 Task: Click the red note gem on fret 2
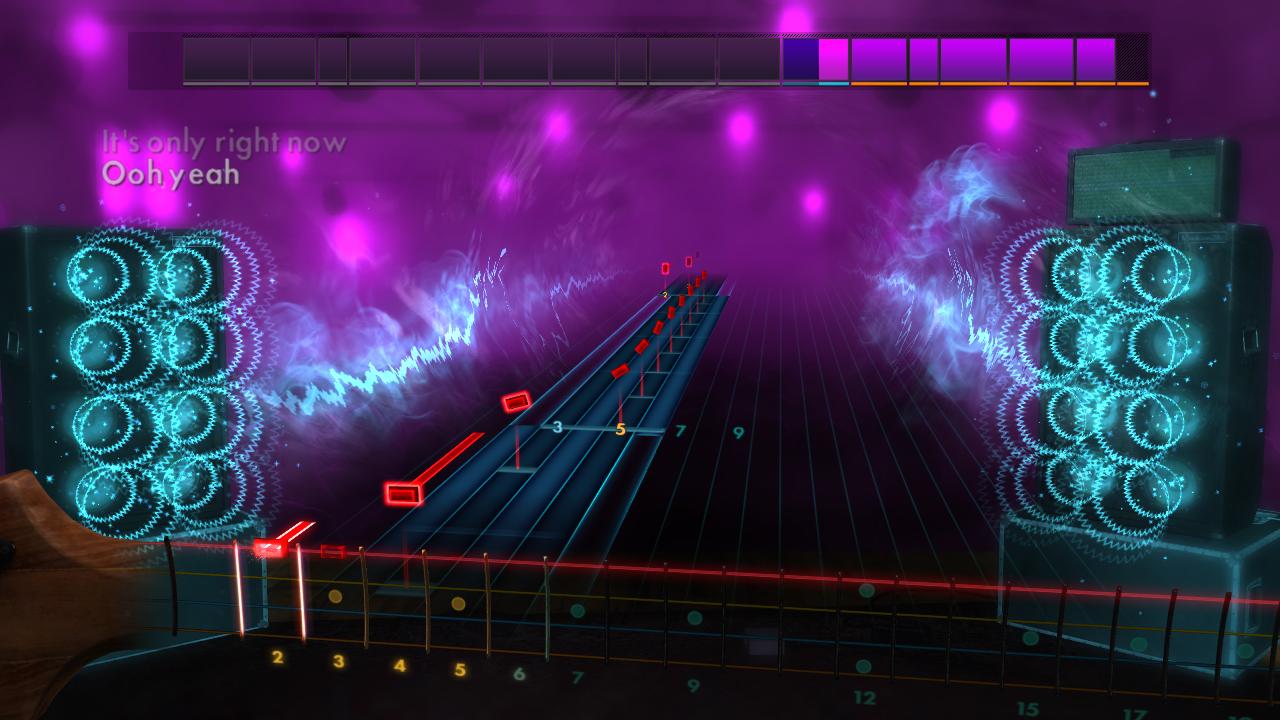click(x=270, y=547)
